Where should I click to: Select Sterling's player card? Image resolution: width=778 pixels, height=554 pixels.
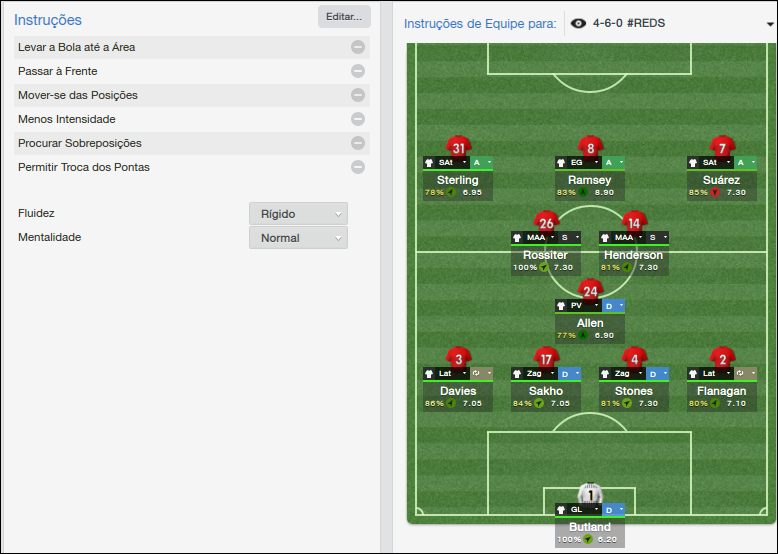click(x=458, y=180)
